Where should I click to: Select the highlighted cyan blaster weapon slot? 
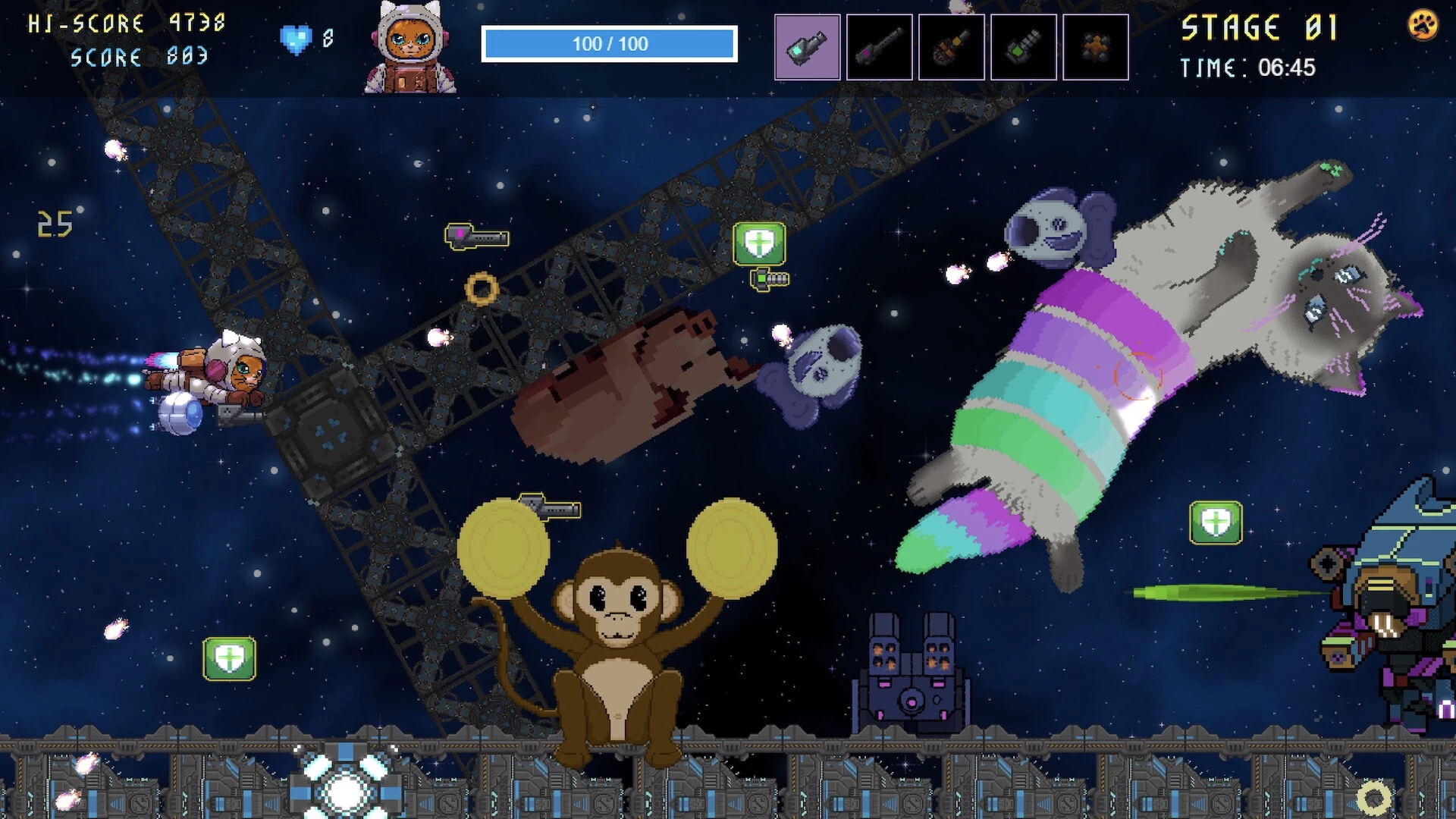(x=807, y=47)
